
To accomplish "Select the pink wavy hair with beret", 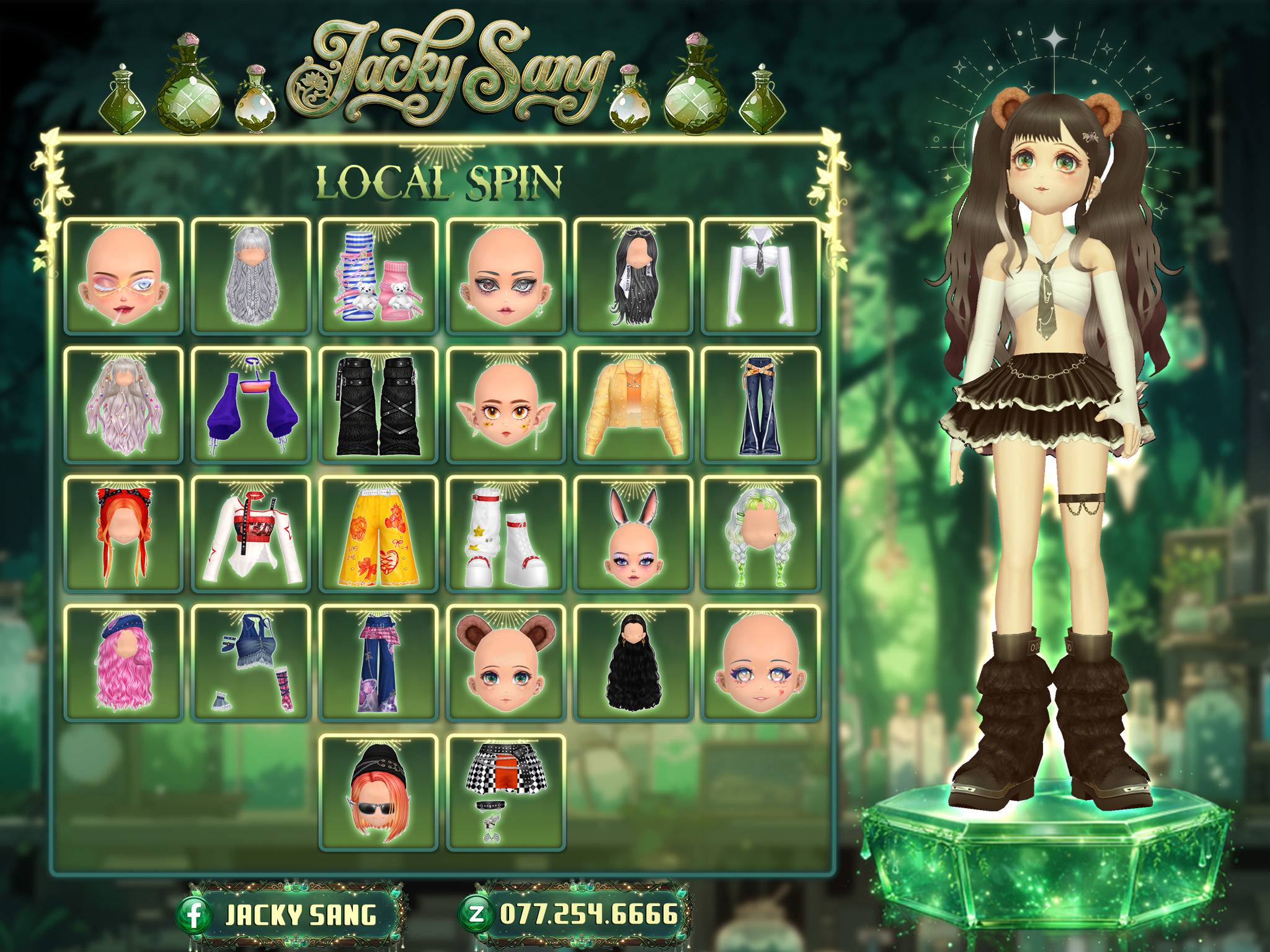I will 123,663.
